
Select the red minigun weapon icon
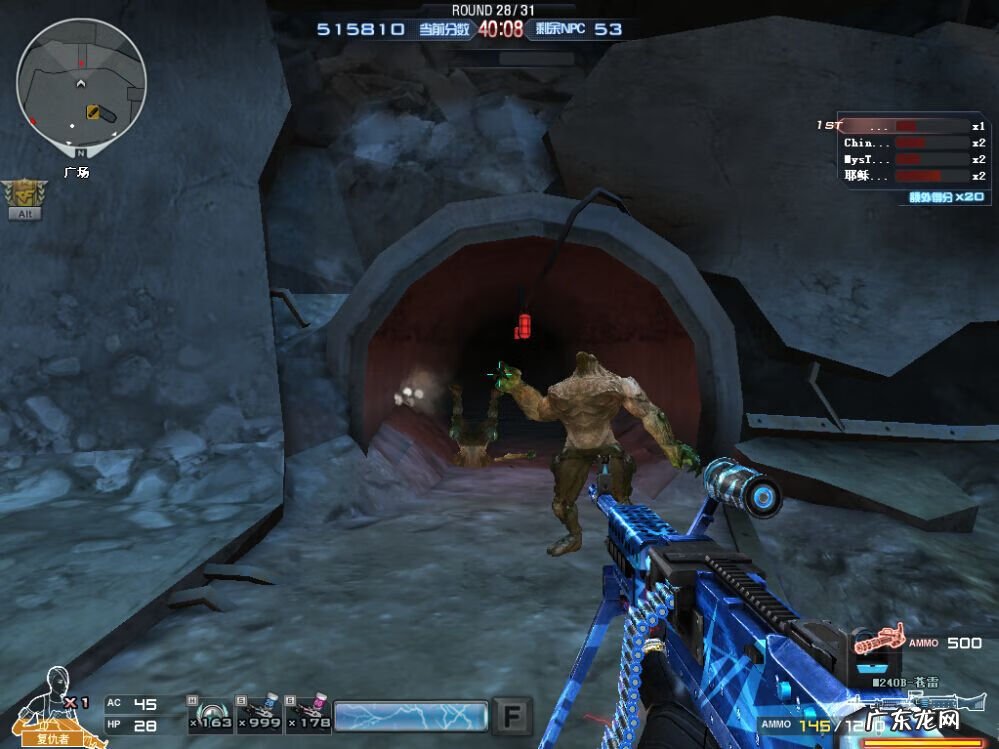coord(878,640)
